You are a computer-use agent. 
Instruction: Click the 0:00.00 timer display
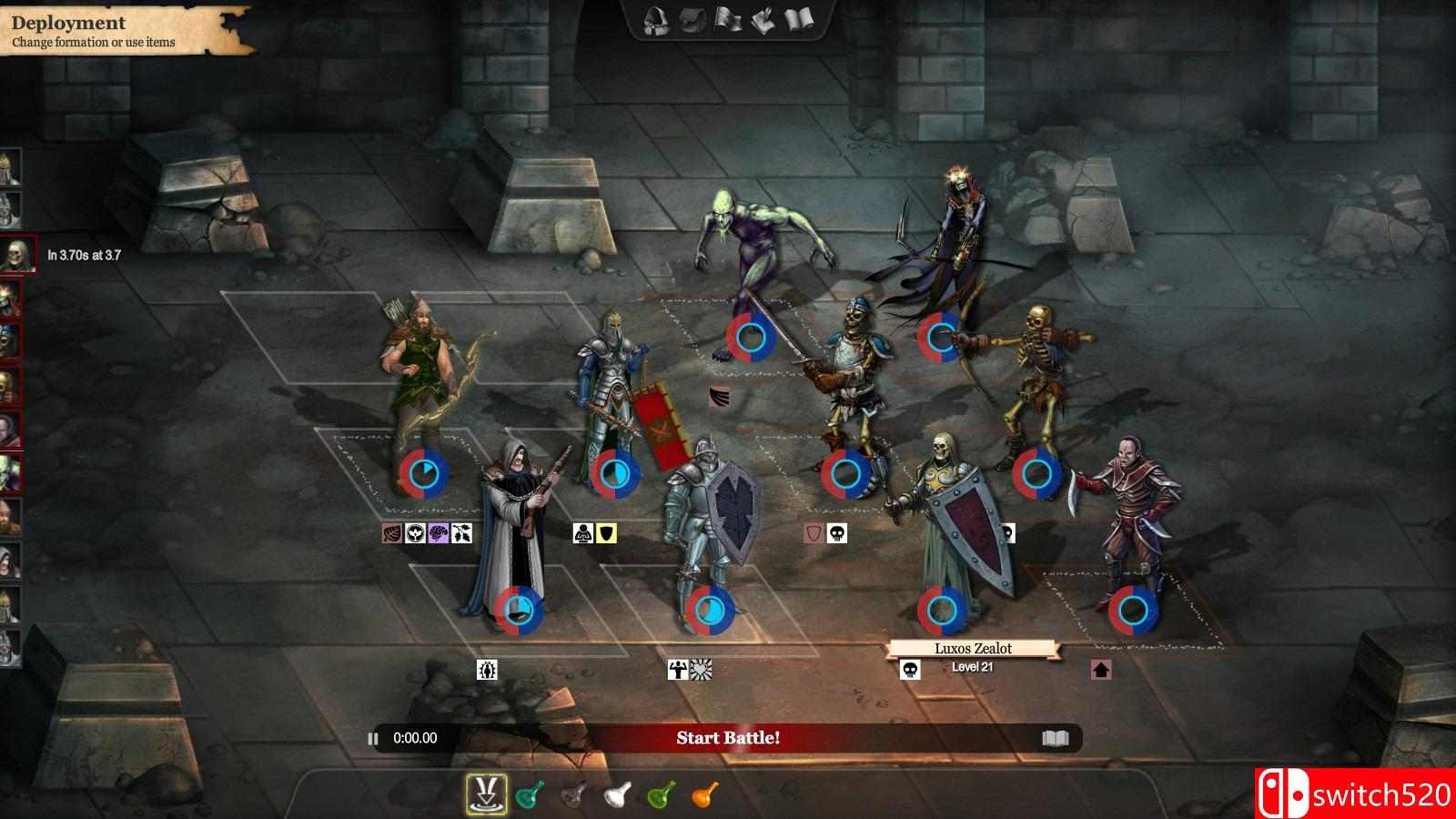pos(415,739)
